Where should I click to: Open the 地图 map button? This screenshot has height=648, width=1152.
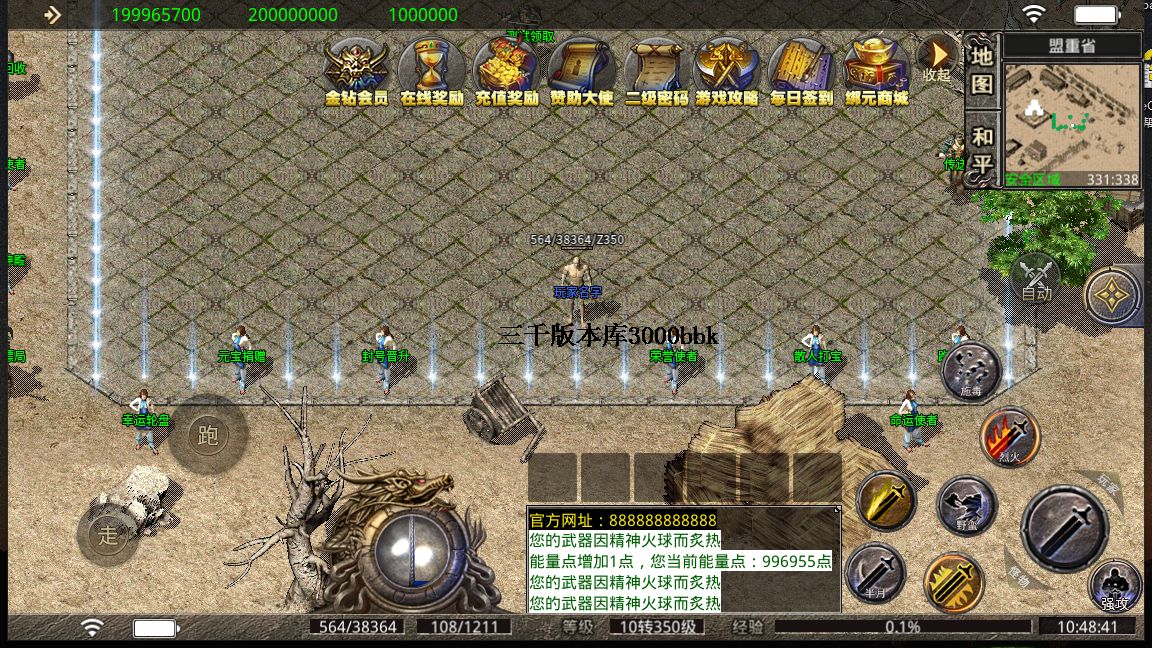pyautogui.click(x=982, y=68)
